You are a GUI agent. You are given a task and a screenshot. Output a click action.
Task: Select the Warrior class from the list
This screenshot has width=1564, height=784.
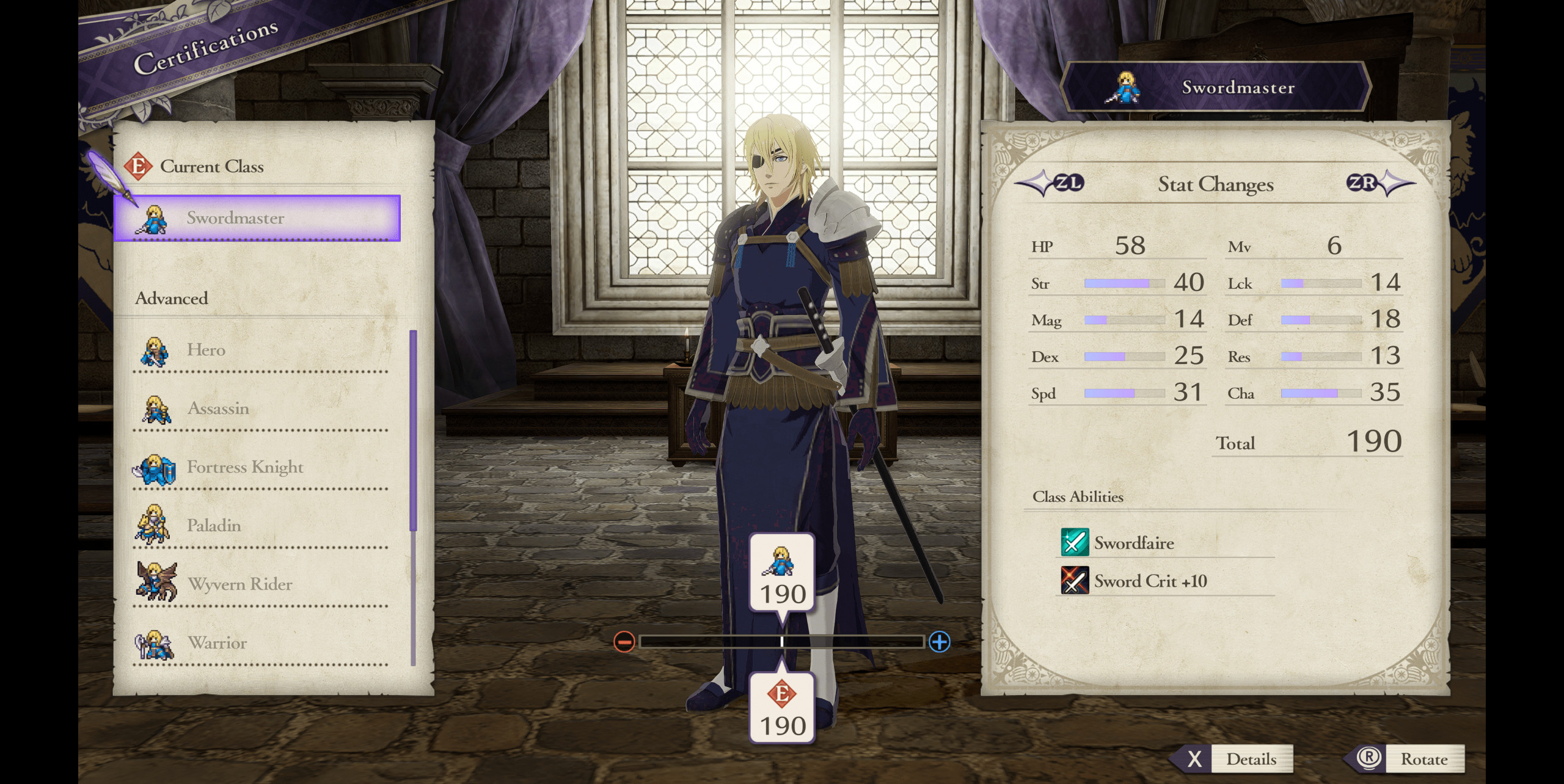217,643
